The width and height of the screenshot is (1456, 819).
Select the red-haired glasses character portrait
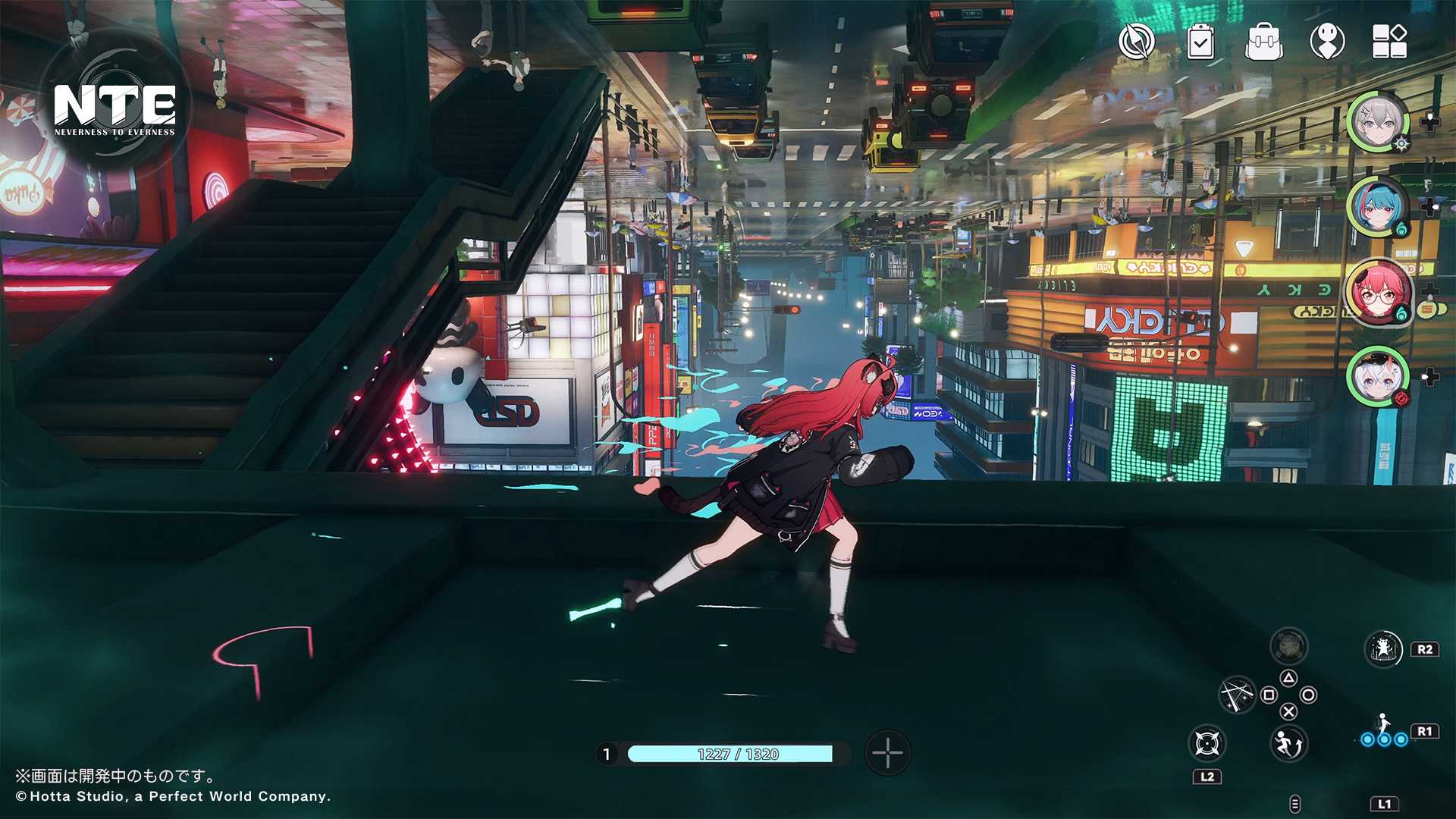tap(1378, 293)
